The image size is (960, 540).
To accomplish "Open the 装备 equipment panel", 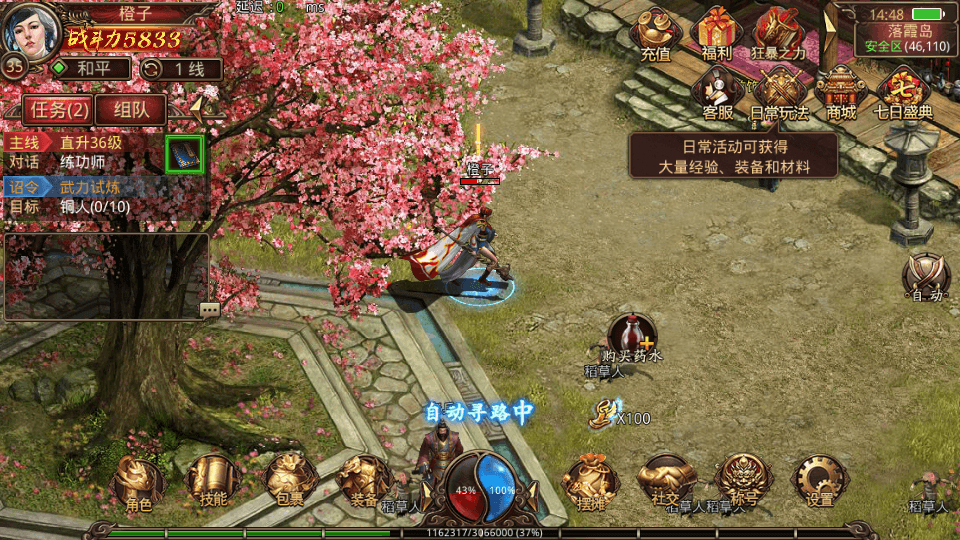I will tap(361, 481).
